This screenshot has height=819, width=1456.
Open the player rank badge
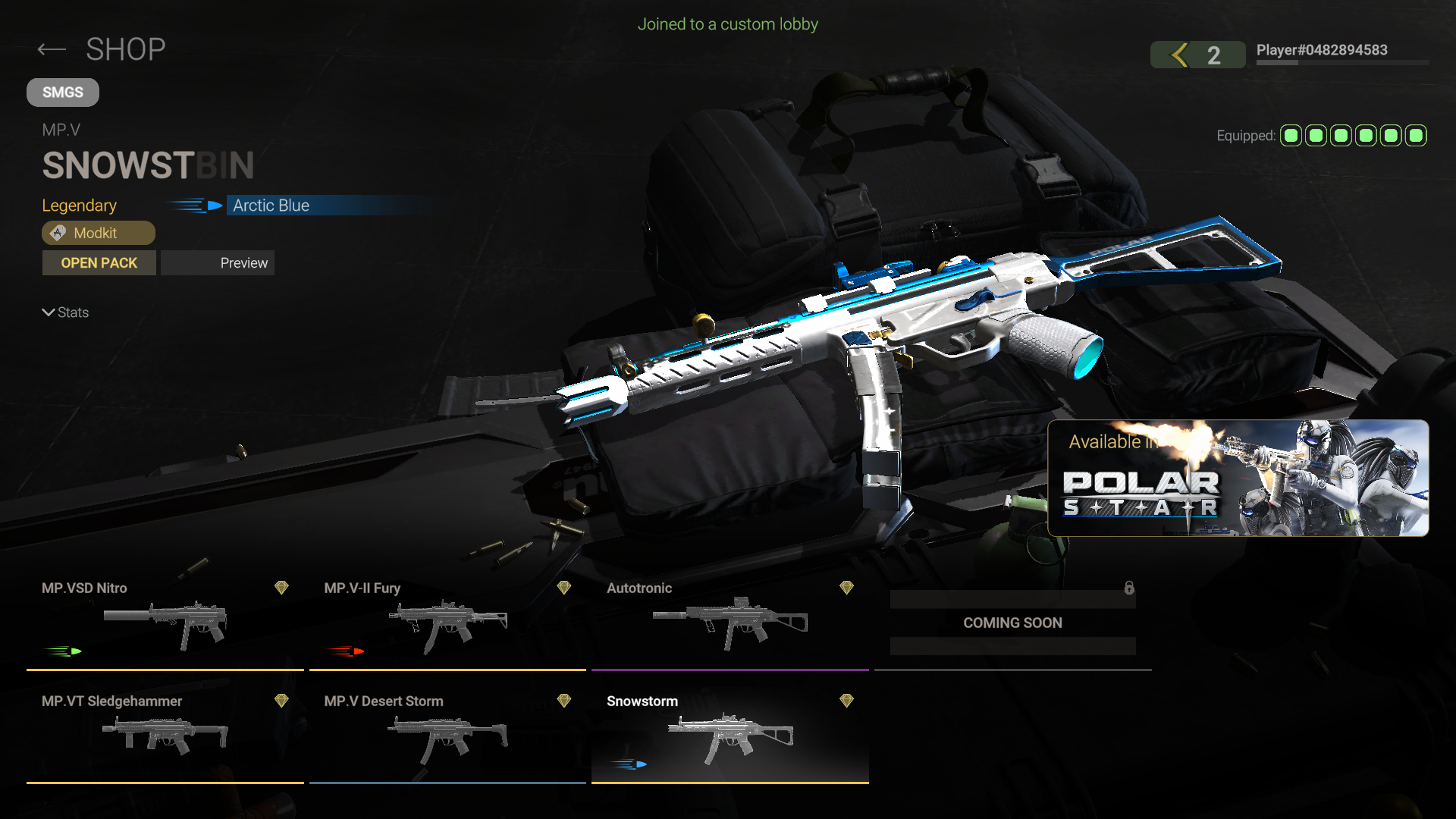(x=1197, y=55)
